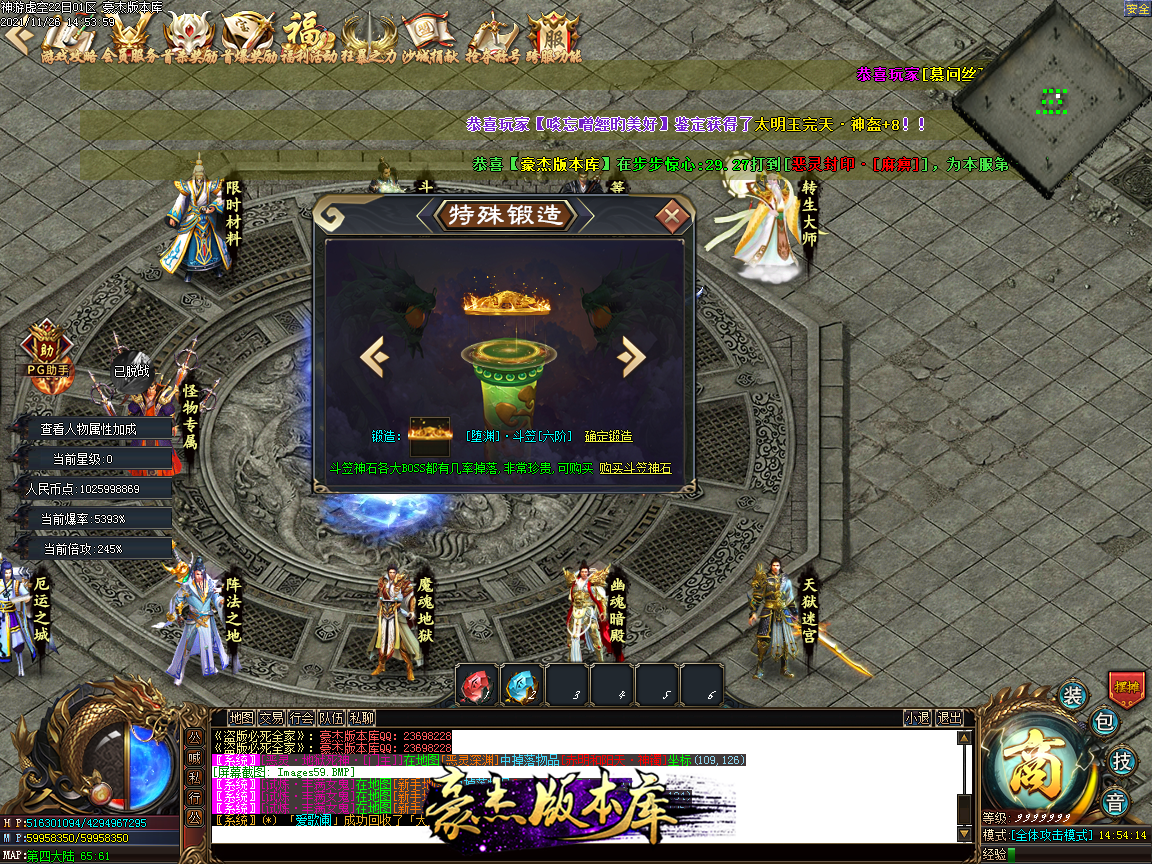Open the 行会 guild button
The width and height of the screenshot is (1152, 864).
[x=301, y=718]
